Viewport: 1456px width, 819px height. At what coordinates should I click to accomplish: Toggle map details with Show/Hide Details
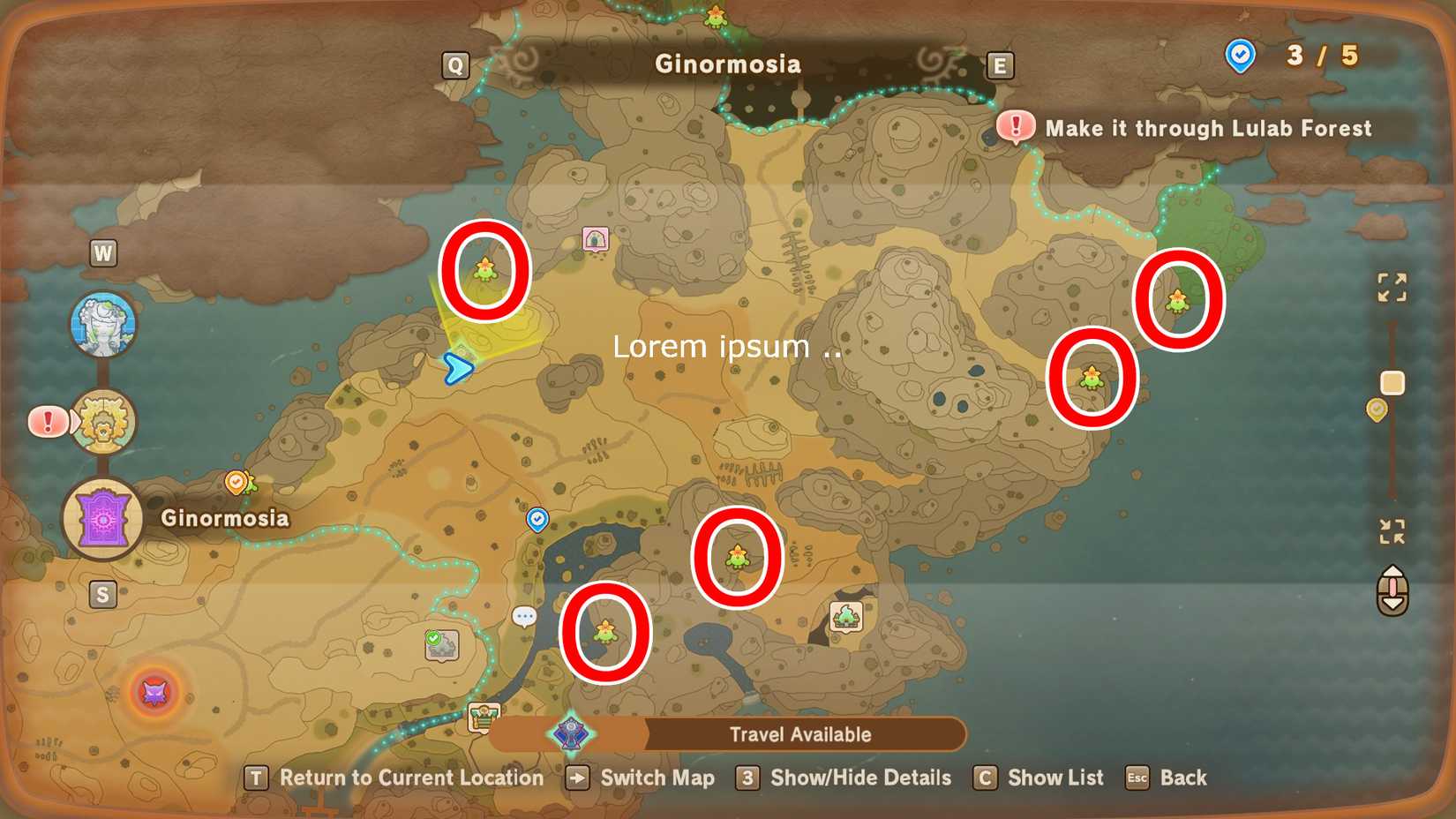tap(858, 778)
